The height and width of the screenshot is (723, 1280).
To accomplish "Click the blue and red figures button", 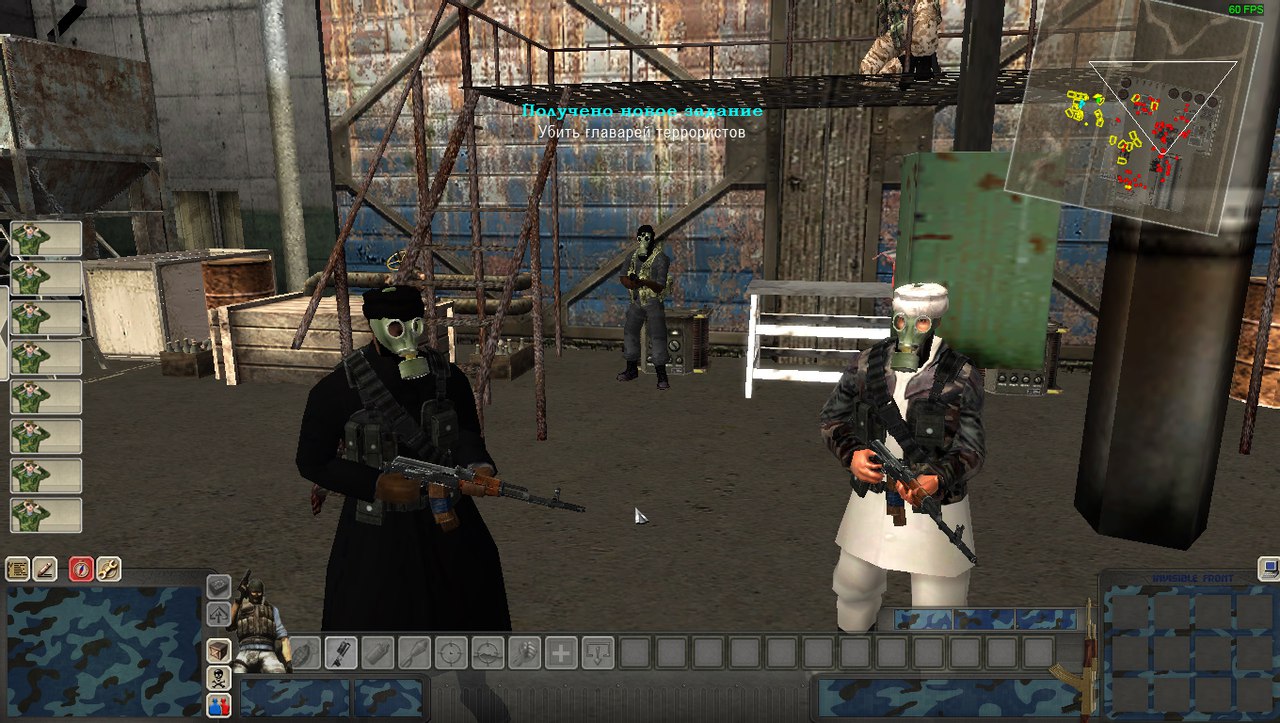I will pos(219,705).
